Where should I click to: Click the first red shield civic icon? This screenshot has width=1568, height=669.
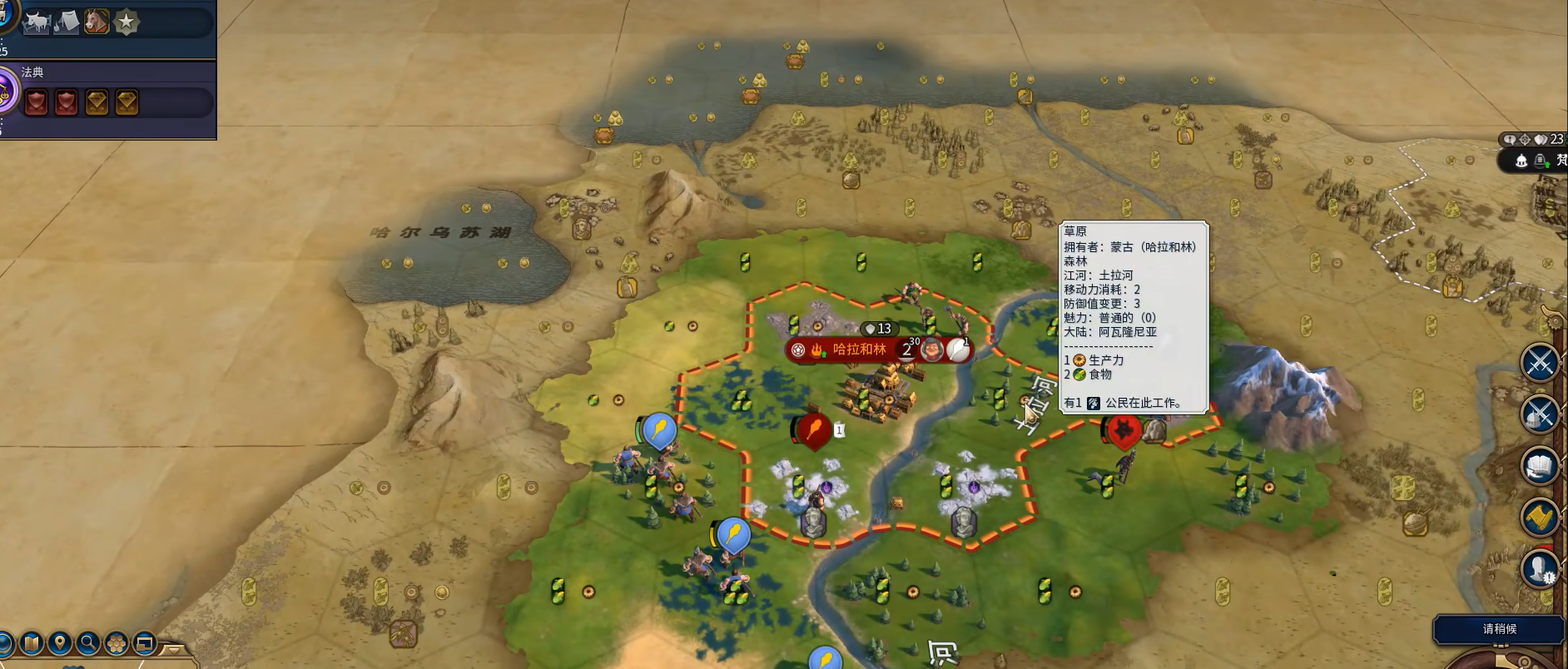(x=36, y=103)
